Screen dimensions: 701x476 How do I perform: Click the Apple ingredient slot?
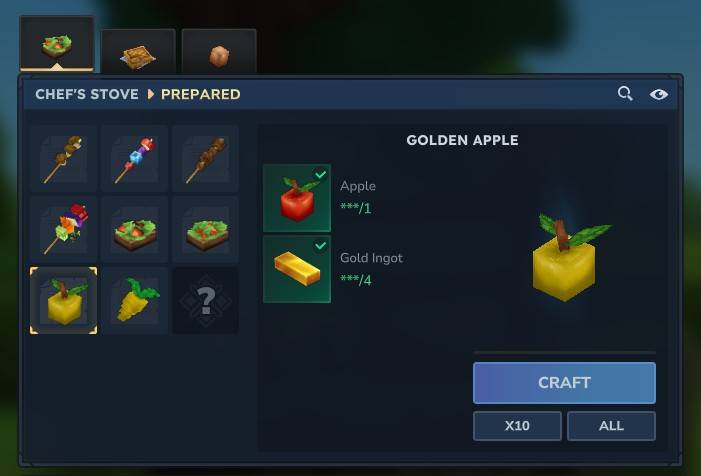297,198
